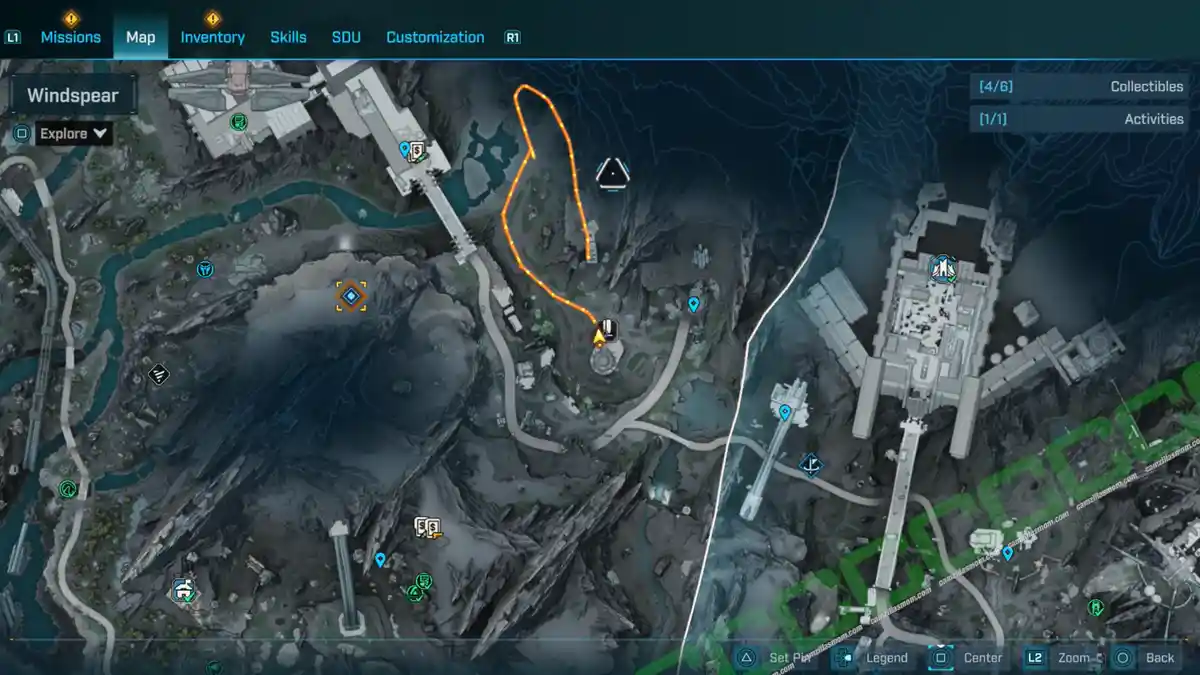The height and width of the screenshot is (675, 1200).
Task: Select the striped black diamond map marker
Action: (158, 375)
